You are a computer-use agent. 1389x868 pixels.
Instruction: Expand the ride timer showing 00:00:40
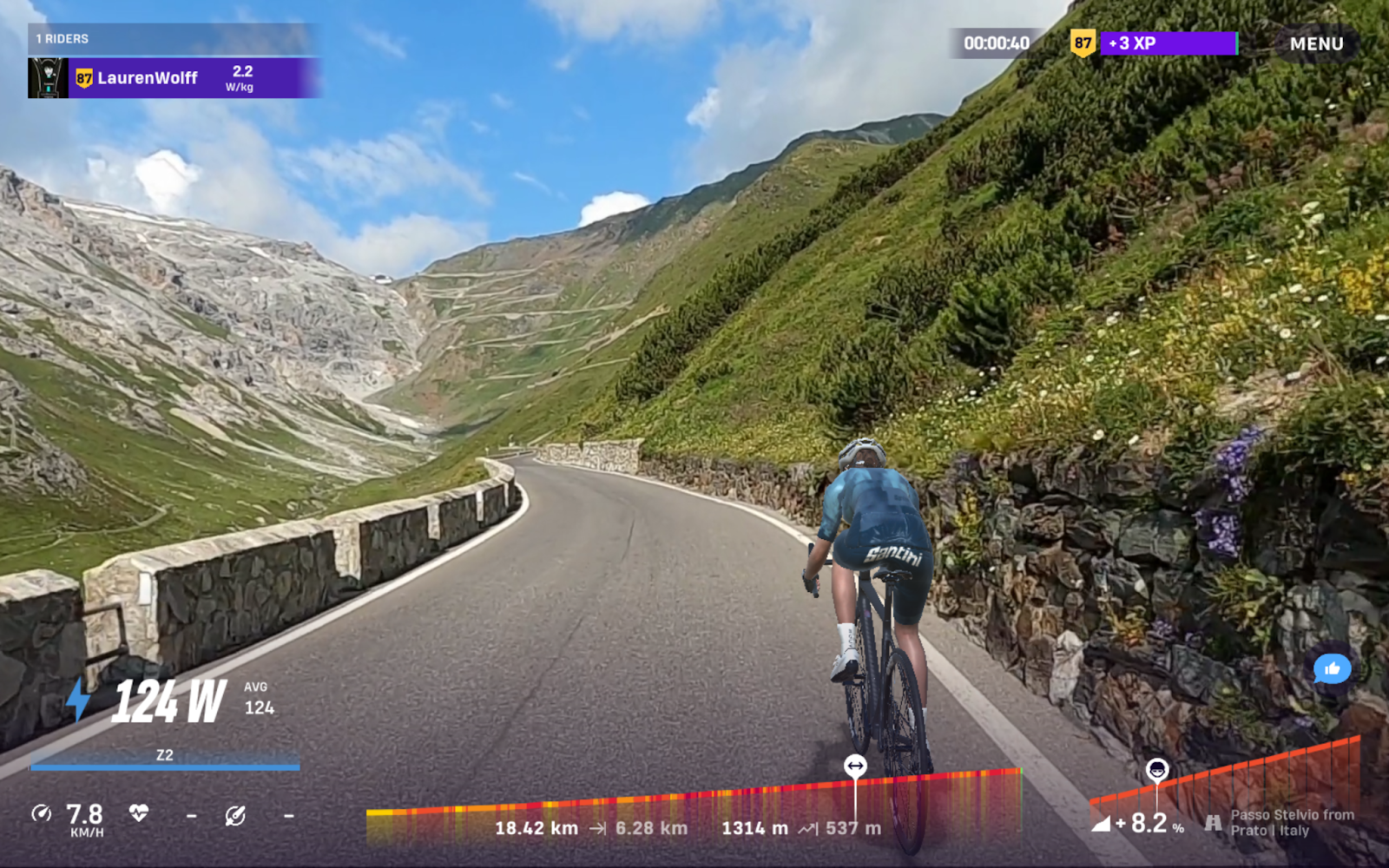point(997,41)
